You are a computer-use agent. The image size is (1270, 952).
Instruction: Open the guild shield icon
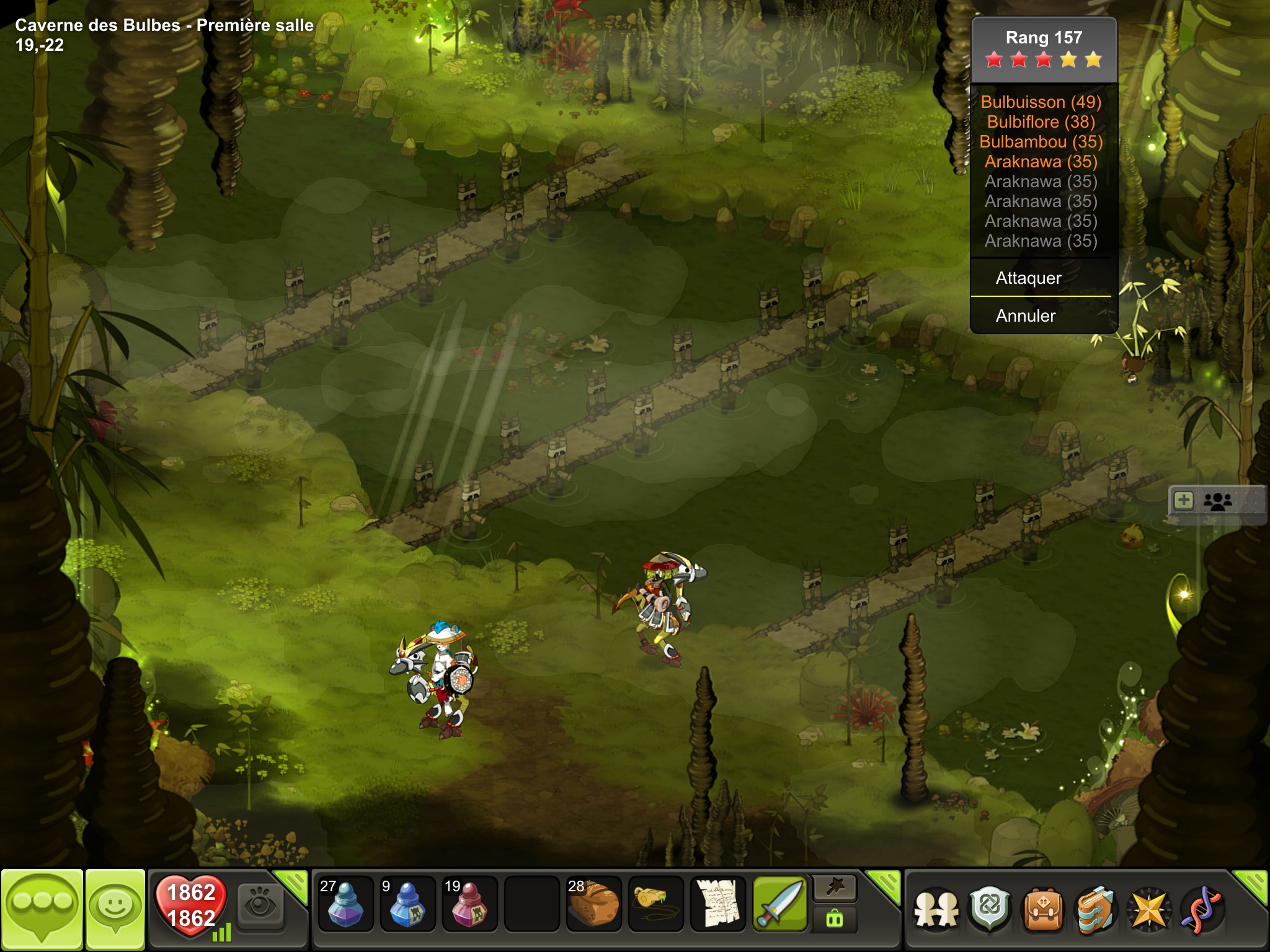[990, 910]
